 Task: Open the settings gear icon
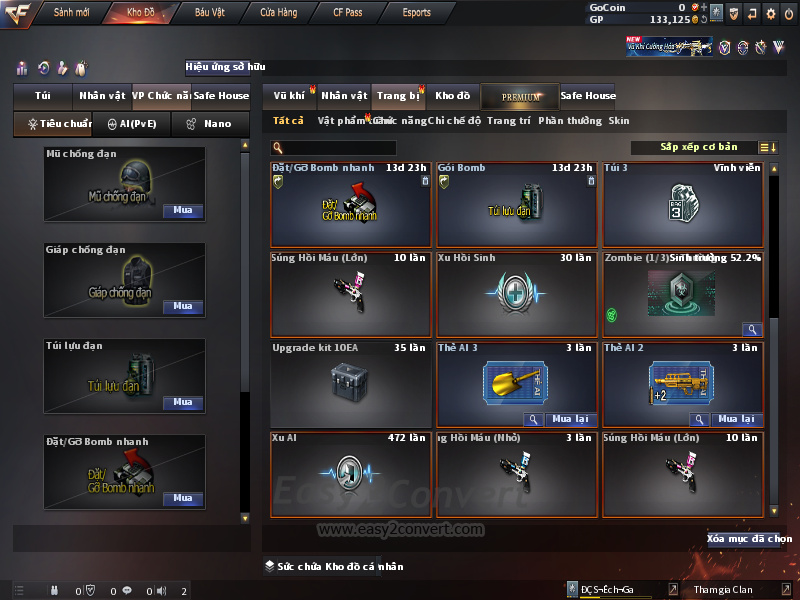[771, 13]
